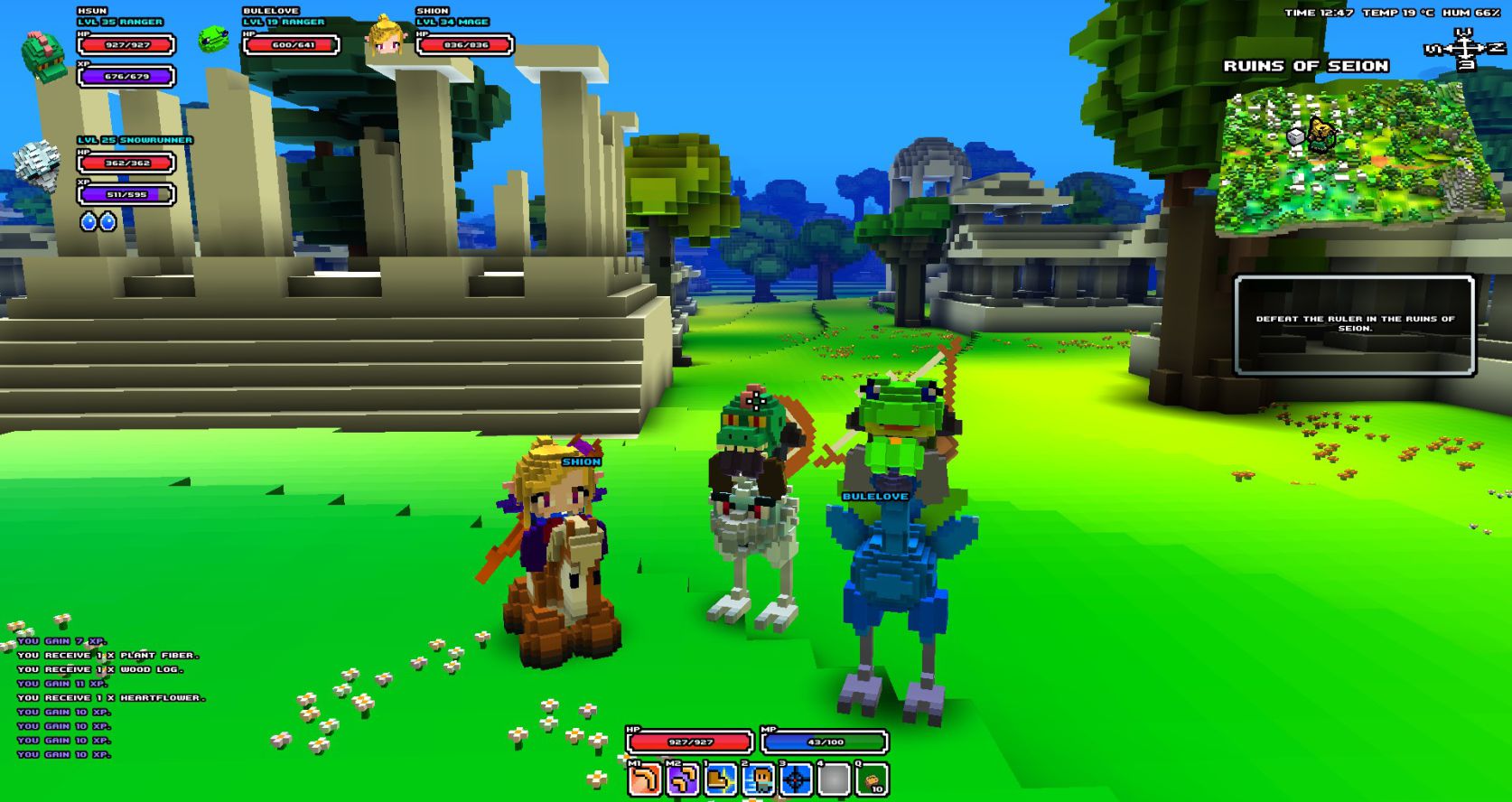Select Bulelove's frog head party portrait
This screenshot has height=802, width=1512.
(213, 40)
